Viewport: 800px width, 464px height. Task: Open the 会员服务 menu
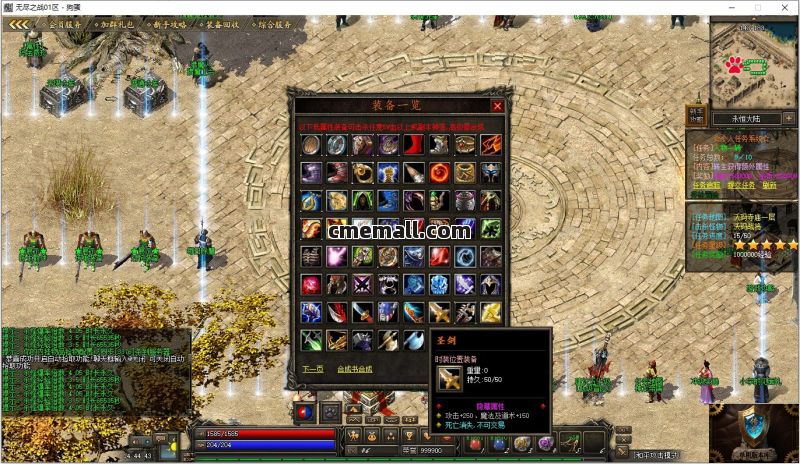[x=65, y=24]
